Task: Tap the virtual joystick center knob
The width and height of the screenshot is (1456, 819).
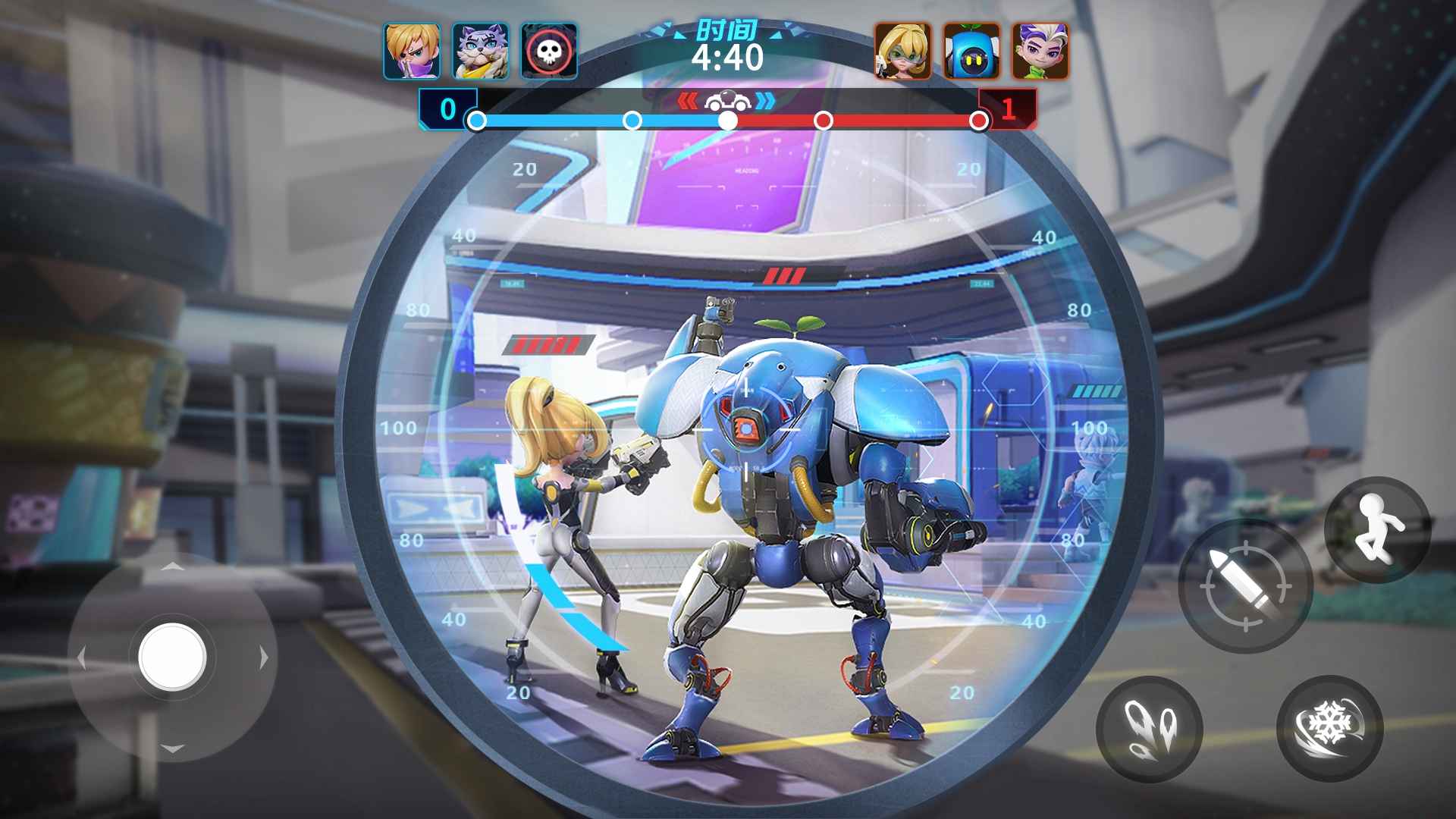Action: (172, 657)
